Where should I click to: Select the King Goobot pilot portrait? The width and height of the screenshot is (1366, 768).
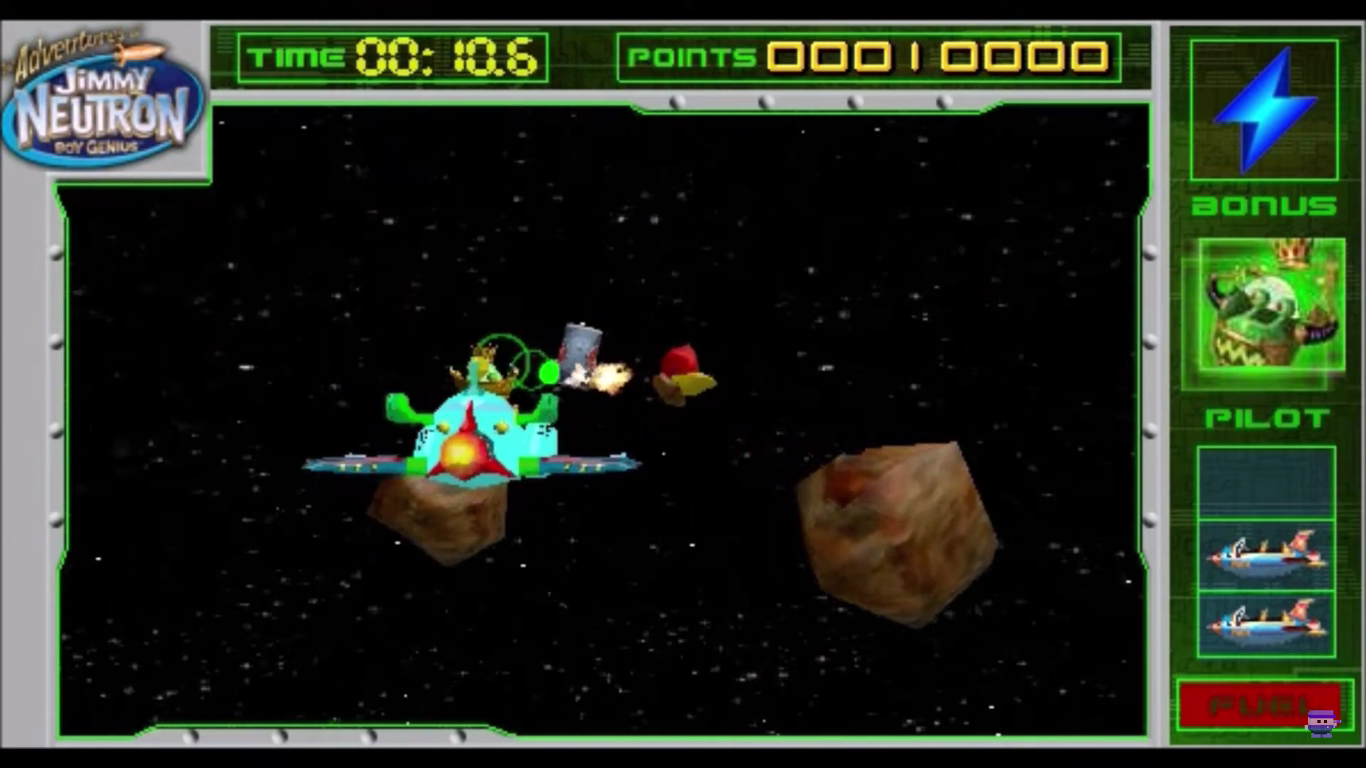pos(1264,313)
